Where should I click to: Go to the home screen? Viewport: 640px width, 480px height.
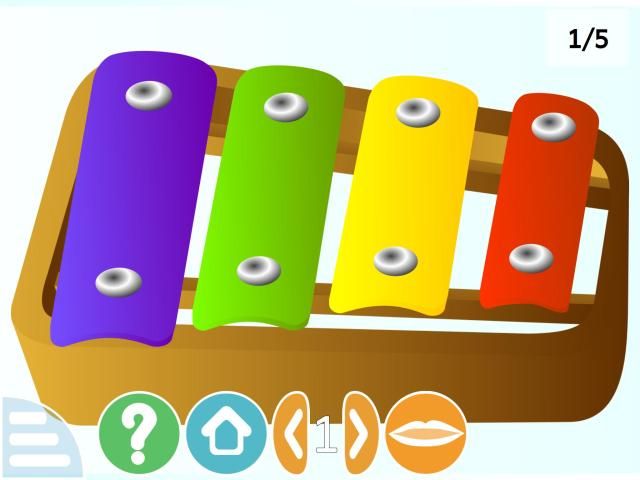click(x=225, y=433)
